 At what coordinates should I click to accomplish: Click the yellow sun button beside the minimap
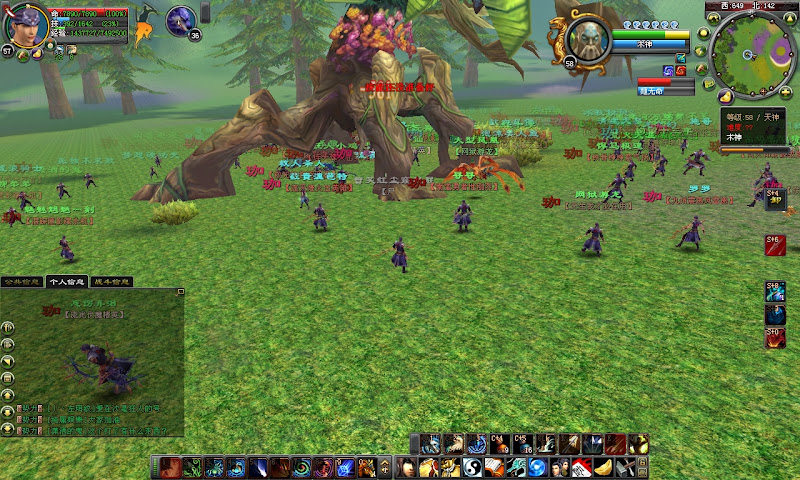pyautogui.click(x=705, y=32)
